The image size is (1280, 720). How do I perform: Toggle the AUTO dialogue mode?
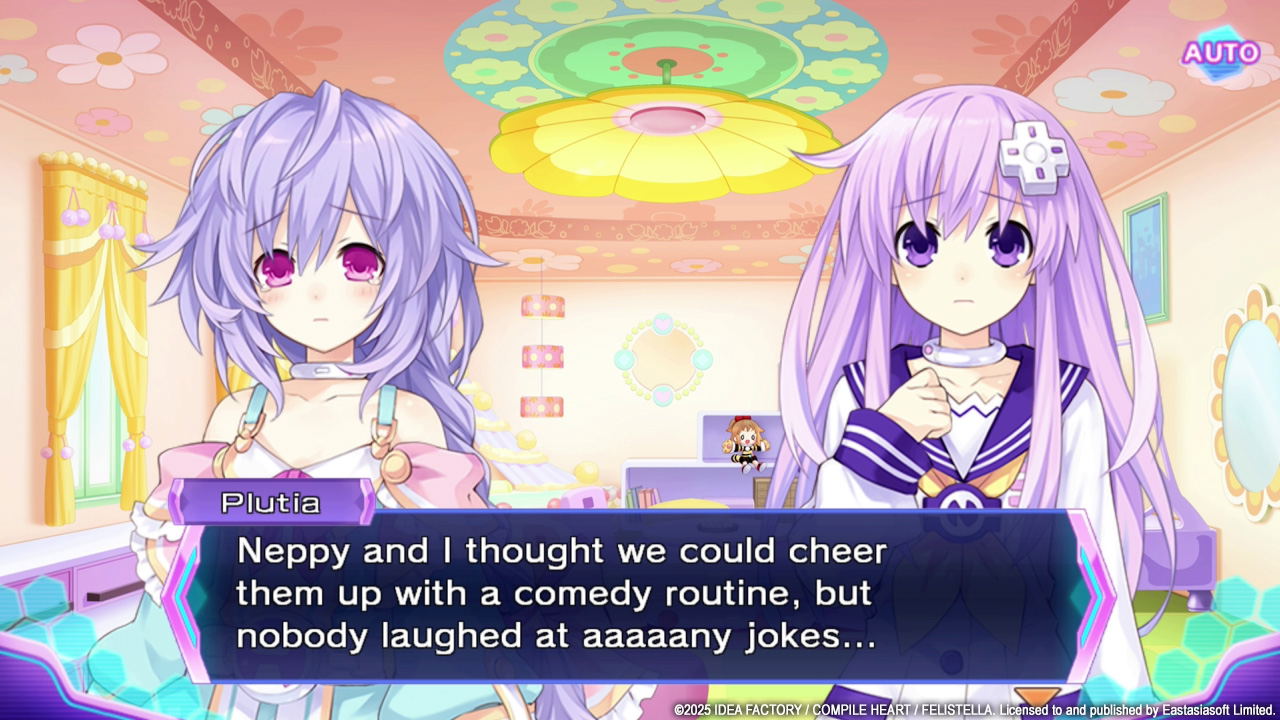point(1220,52)
